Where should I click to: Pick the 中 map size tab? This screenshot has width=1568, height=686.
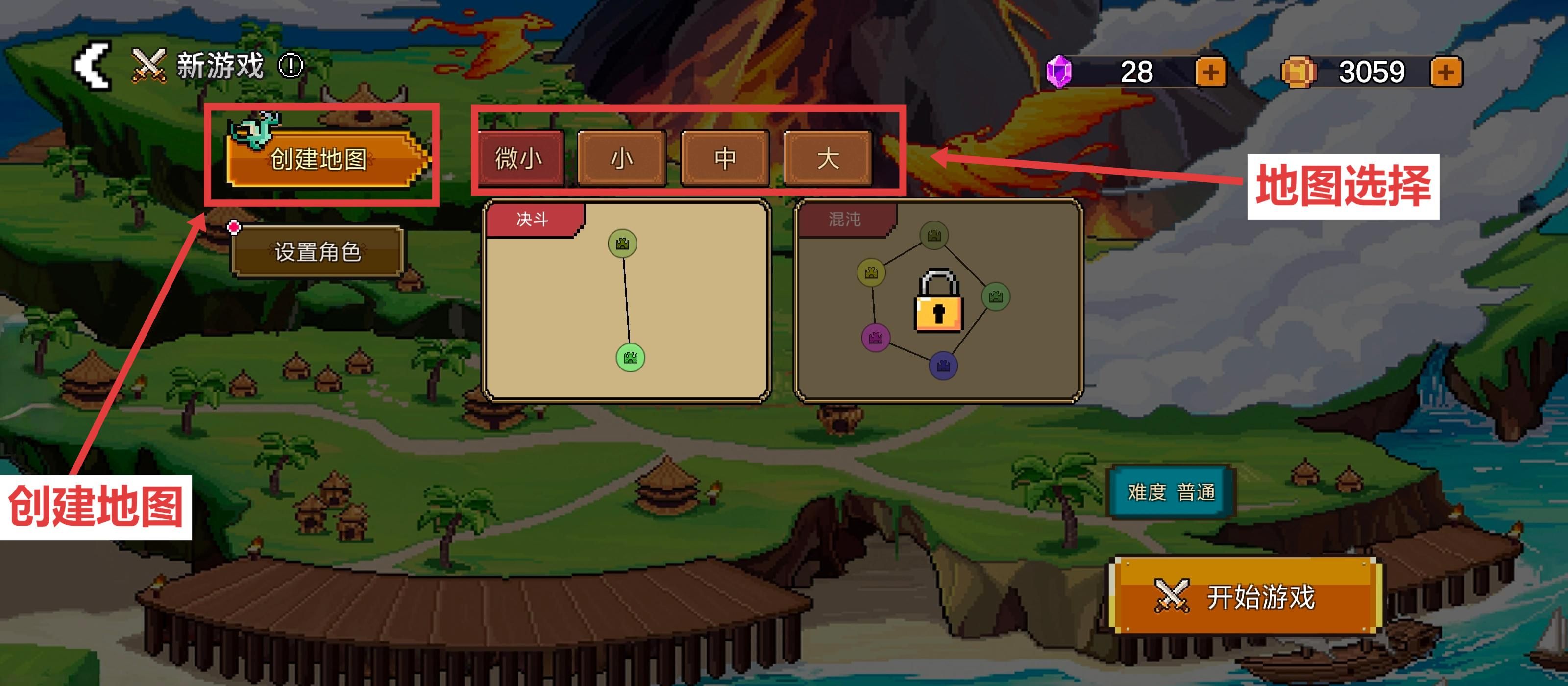(725, 158)
